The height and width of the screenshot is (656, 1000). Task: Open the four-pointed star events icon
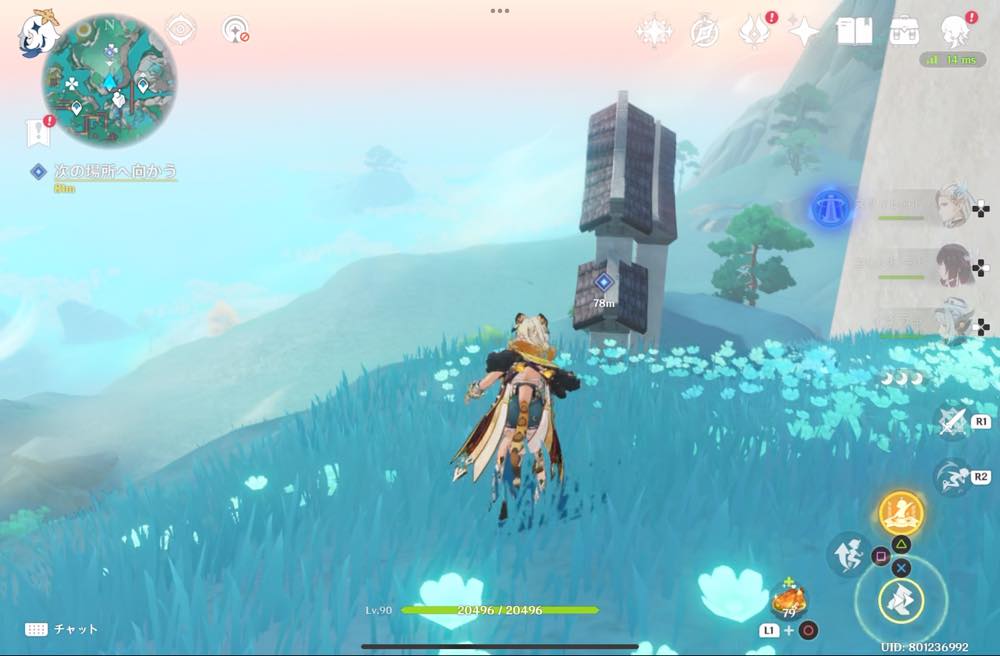[804, 32]
